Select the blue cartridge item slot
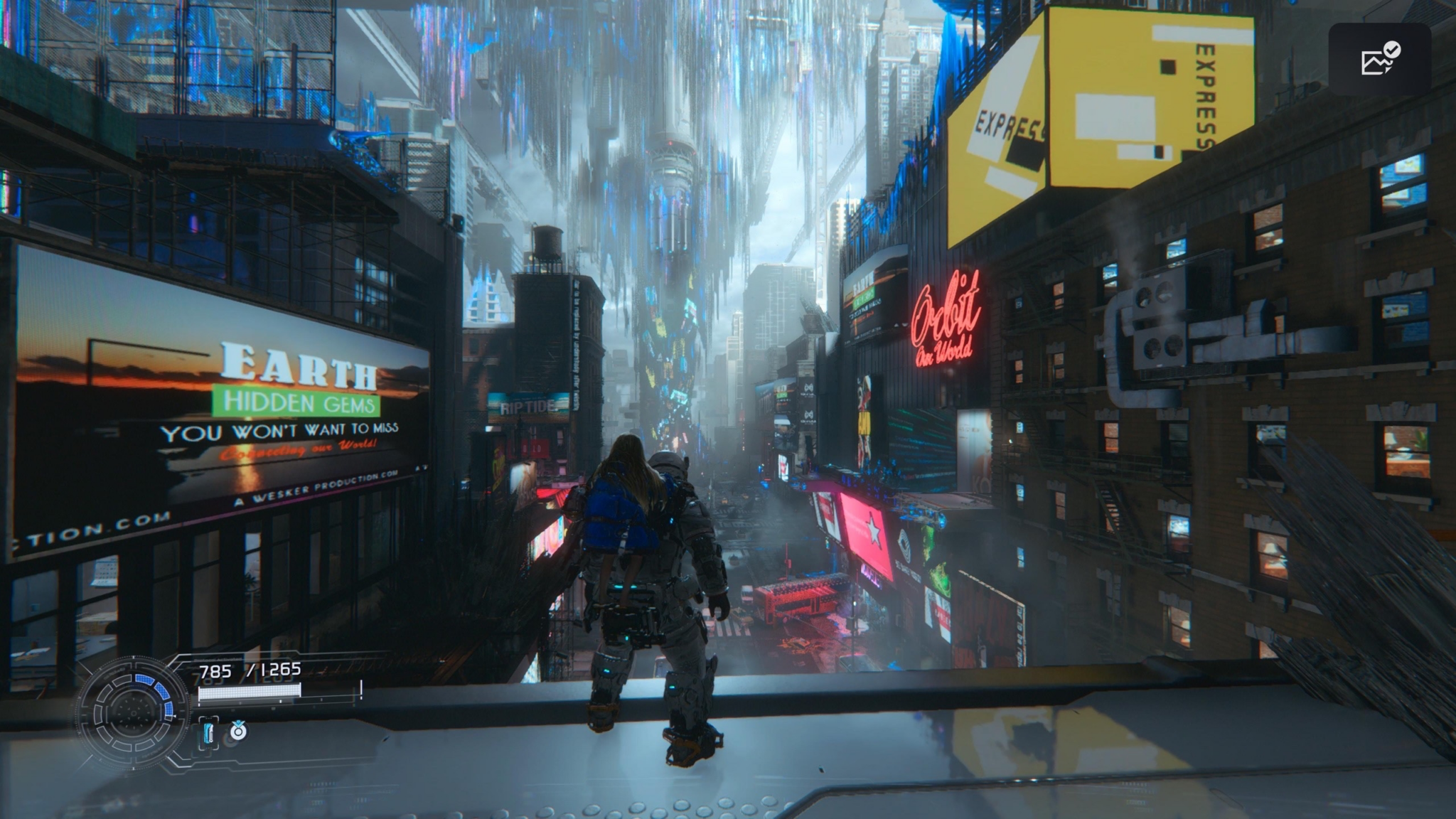Viewport: 1456px width, 819px height. [208, 732]
